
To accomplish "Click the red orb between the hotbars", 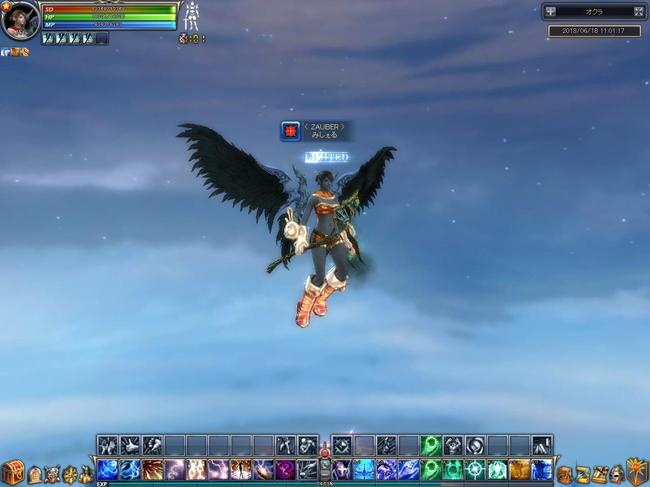I will 324,453.
